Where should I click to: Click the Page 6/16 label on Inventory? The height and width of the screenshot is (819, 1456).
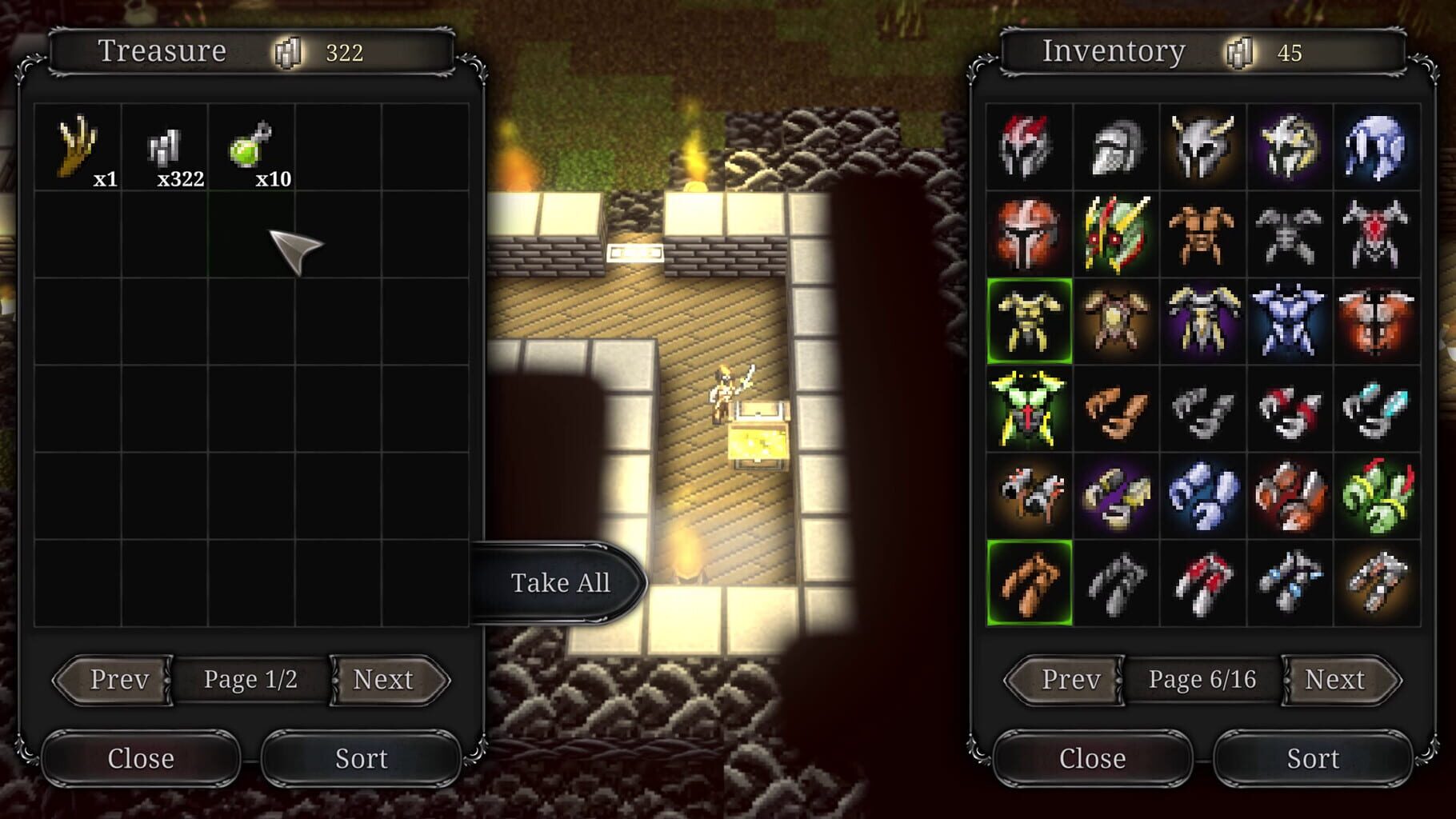pos(1202,678)
